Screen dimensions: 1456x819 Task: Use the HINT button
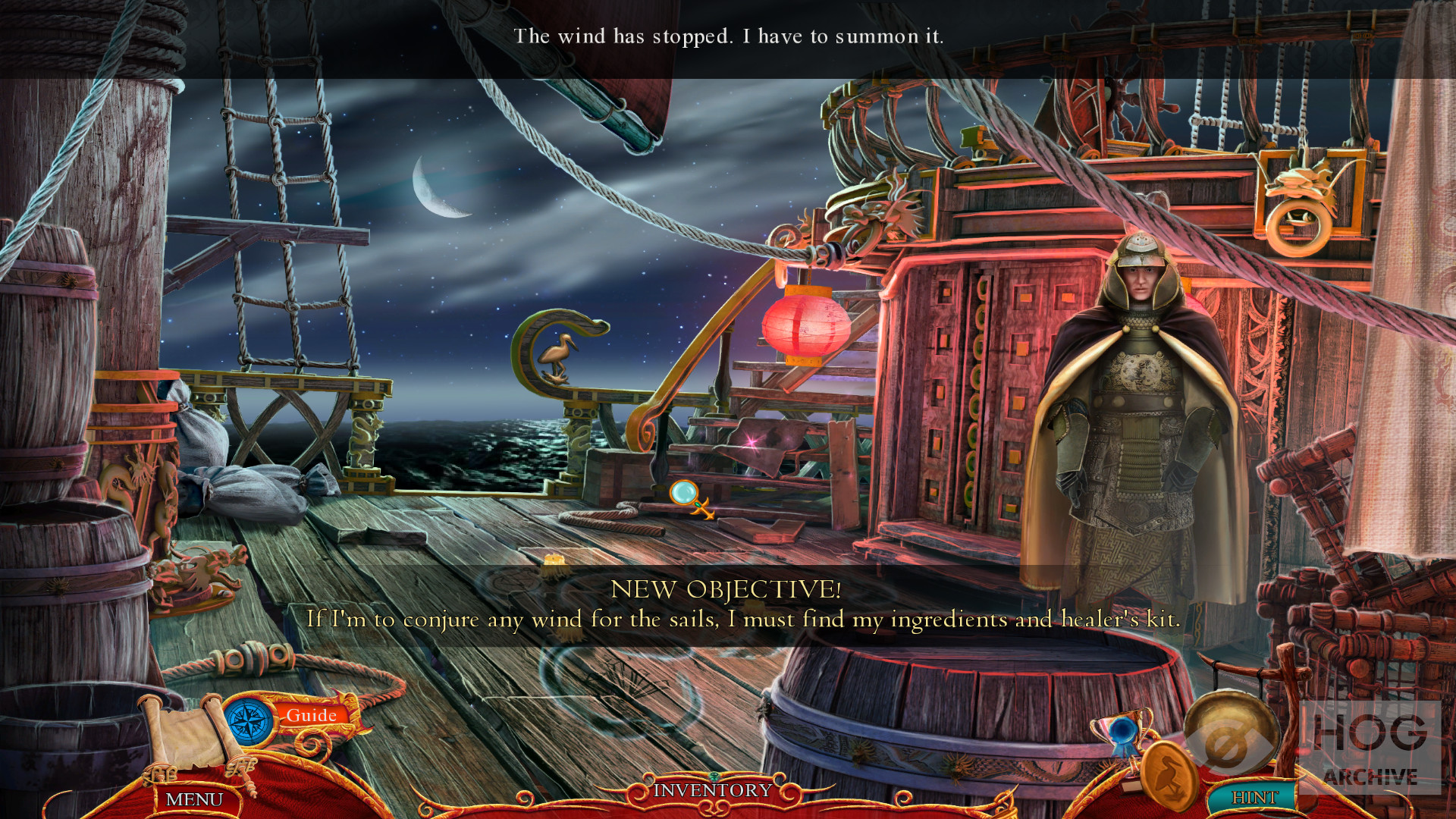pyautogui.click(x=1254, y=797)
